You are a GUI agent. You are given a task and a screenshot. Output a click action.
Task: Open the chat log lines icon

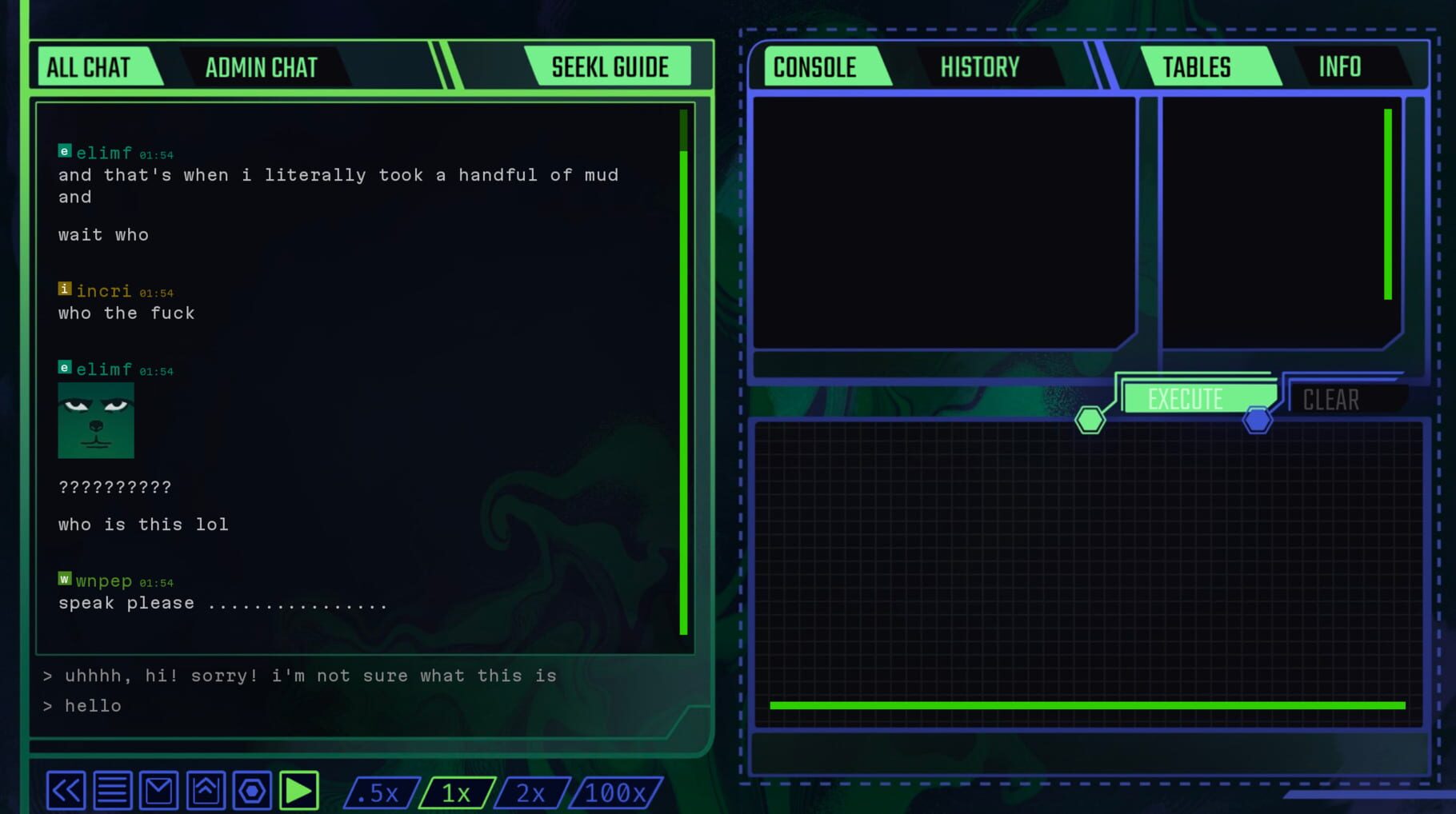[112, 790]
